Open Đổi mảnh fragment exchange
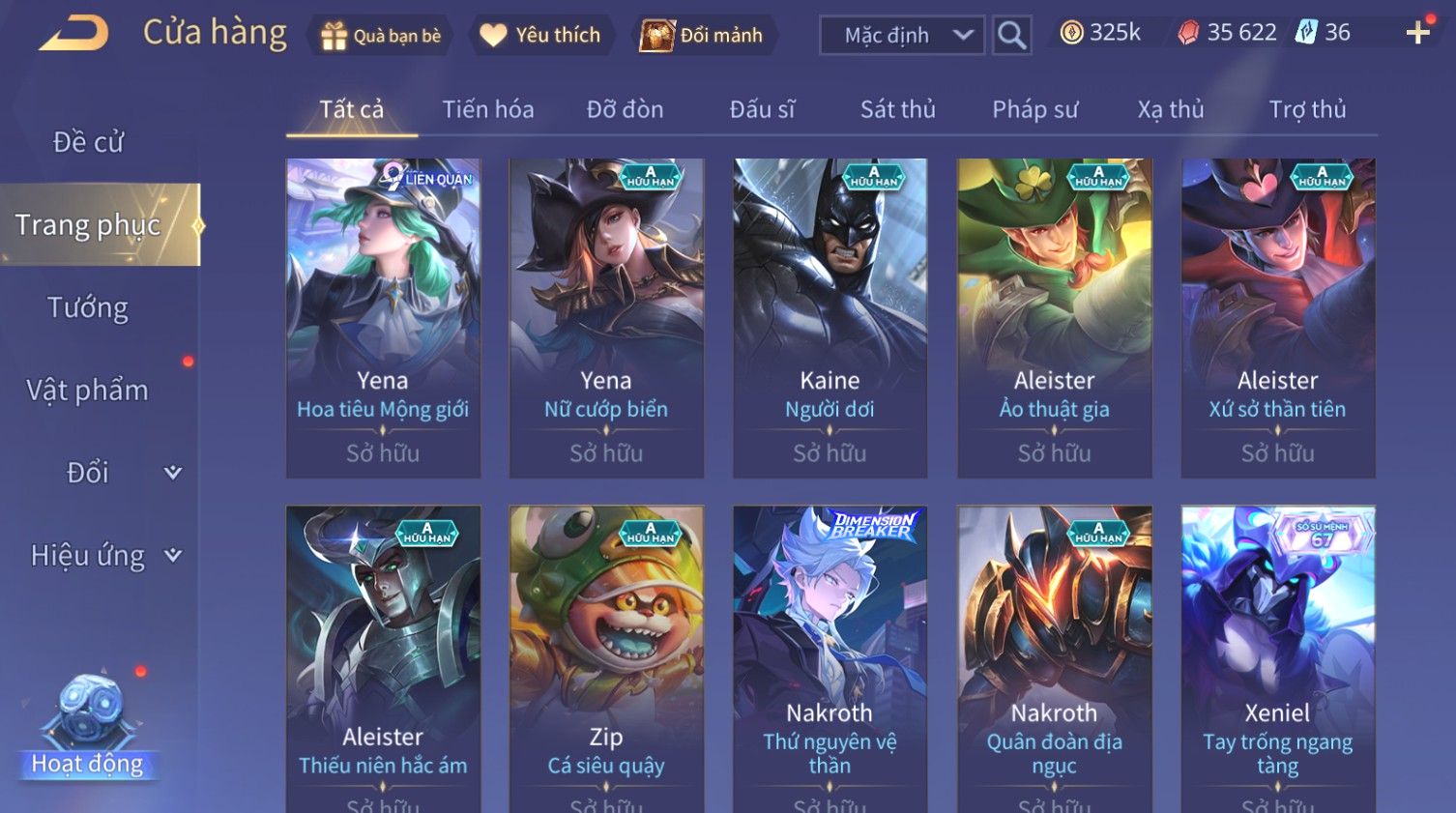Image resolution: width=1456 pixels, height=813 pixels. (x=703, y=36)
